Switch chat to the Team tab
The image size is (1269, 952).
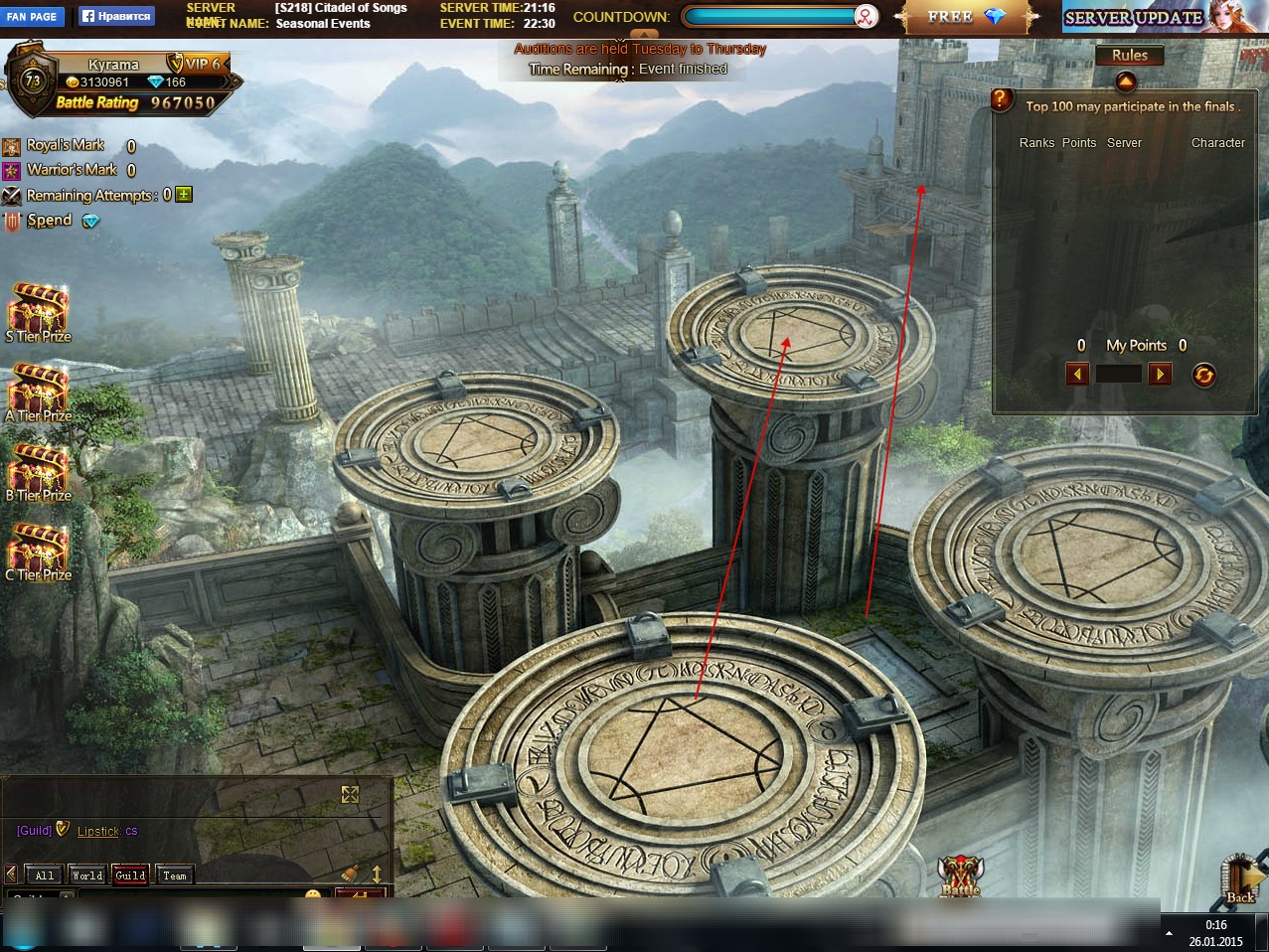point(175,875)
